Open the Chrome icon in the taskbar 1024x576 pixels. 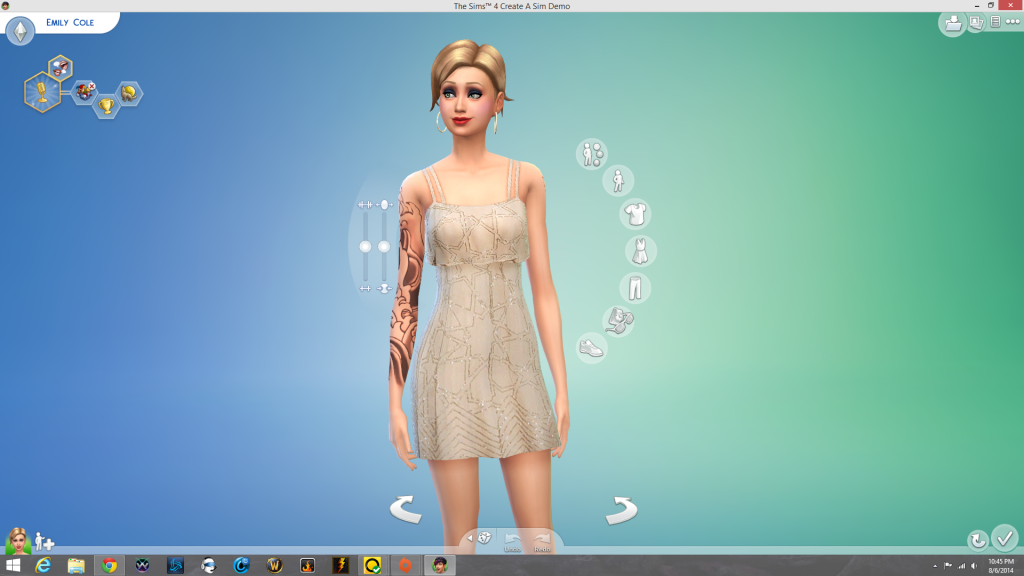click(x=109, y=565)
